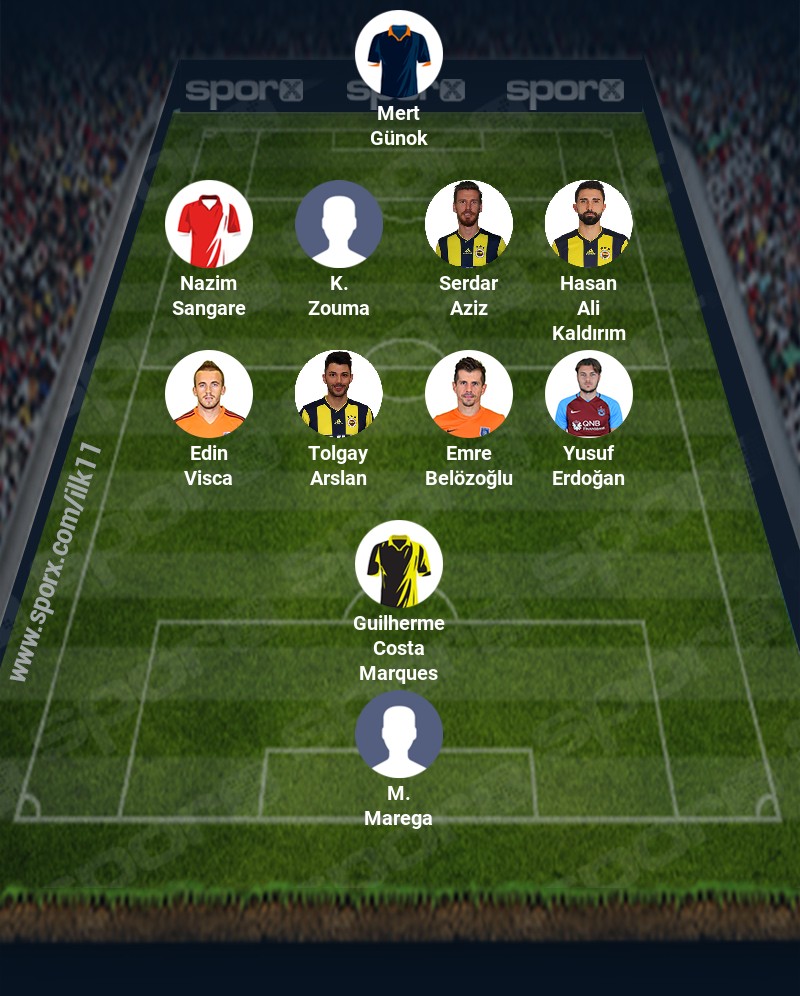Screen dimensions: 800x996
Task: Click K. Zouma's blank avatar
Action: coord(339,224)
